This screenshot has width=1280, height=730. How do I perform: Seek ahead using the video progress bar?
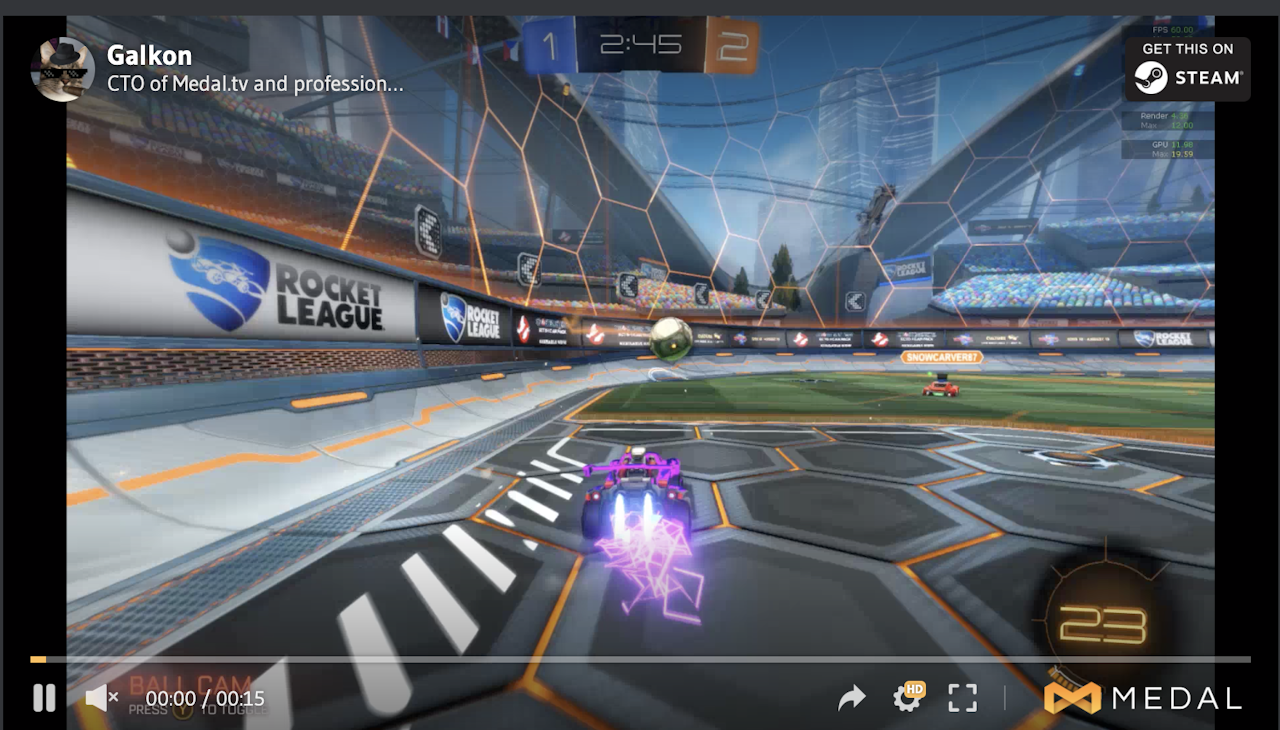coord(640,658)
